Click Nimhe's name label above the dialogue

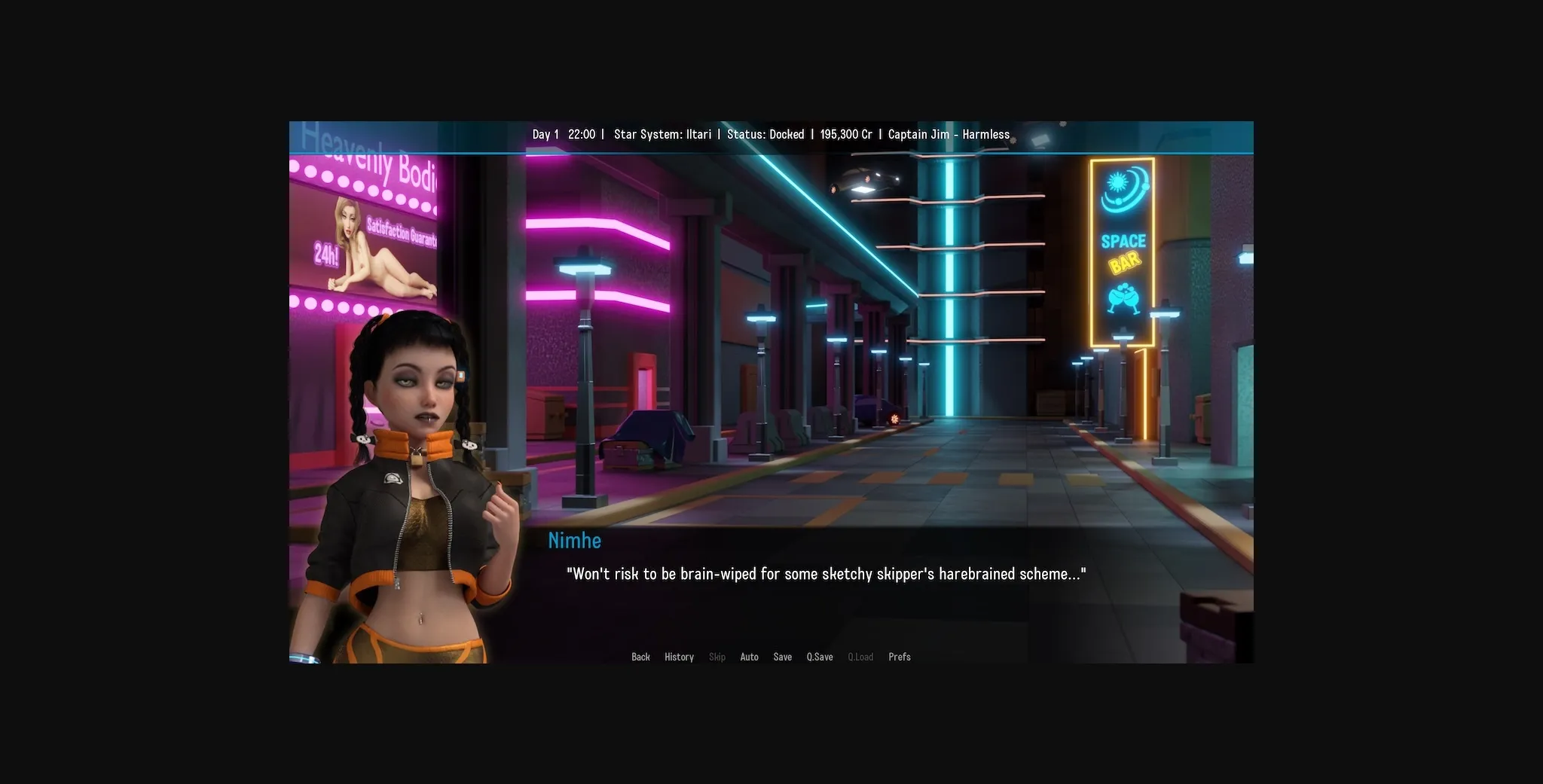point(575,540)
